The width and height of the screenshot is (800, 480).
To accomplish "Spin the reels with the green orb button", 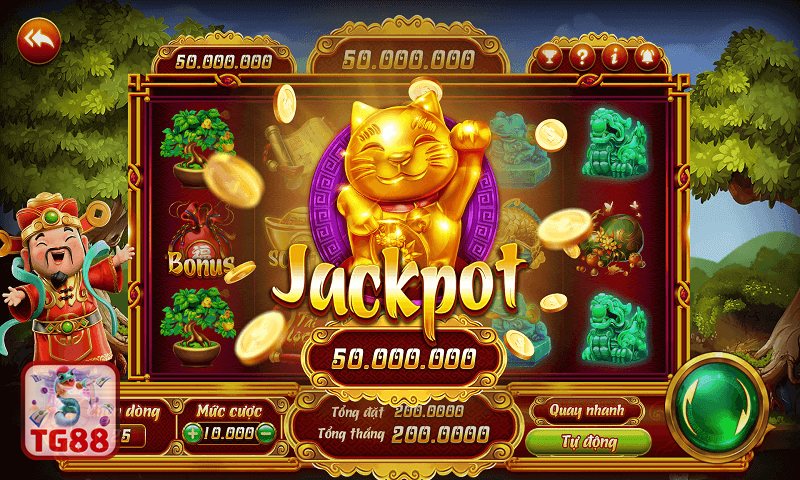I will (716, 404).
